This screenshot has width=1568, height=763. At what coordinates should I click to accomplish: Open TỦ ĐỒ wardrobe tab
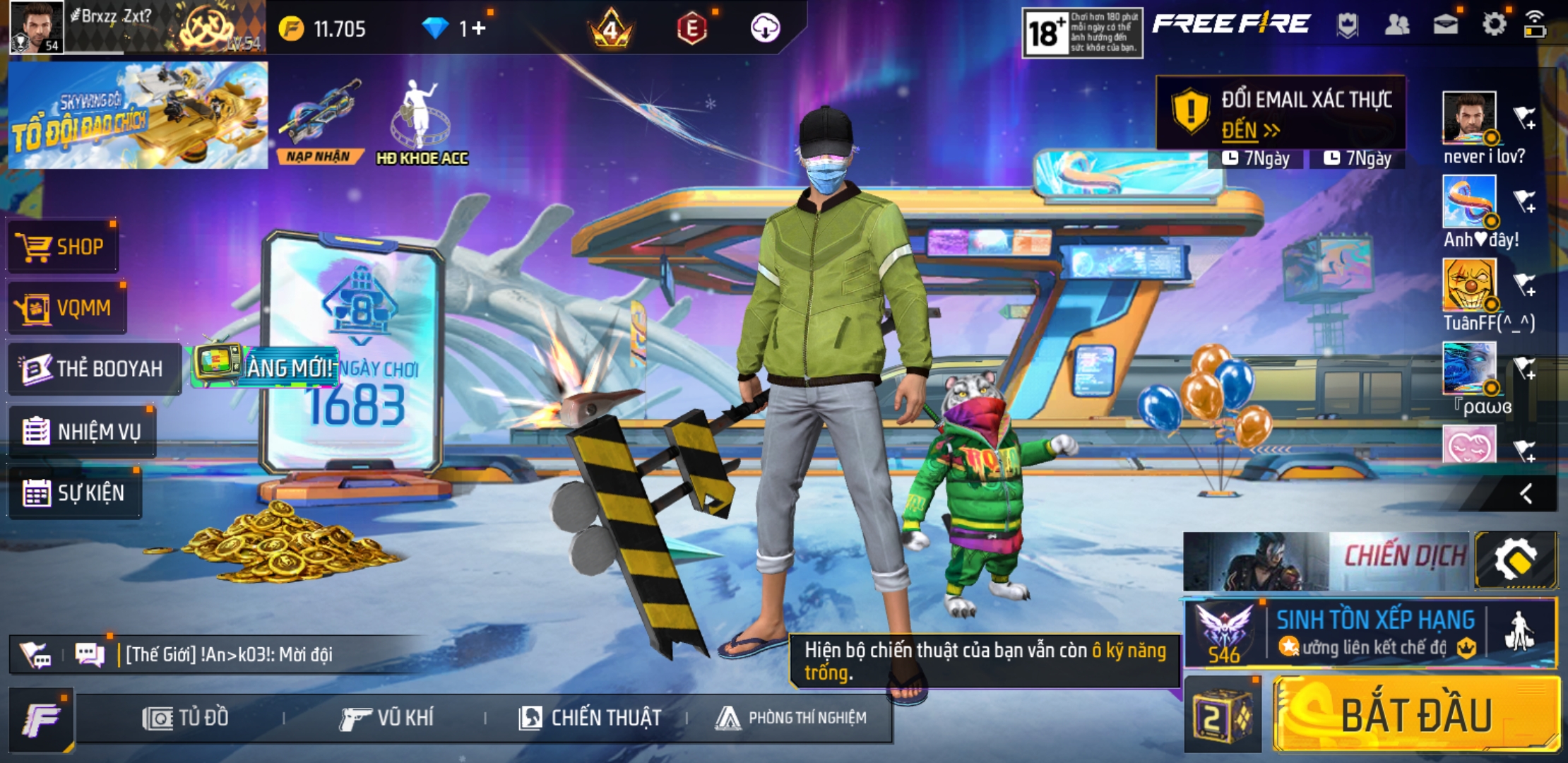pyautogui.click(x=186, y=718)
